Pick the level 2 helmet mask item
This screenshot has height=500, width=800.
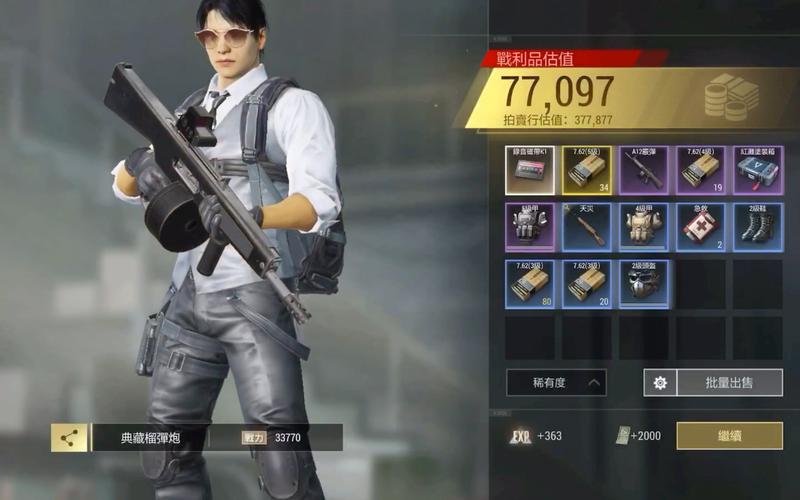tap(644, 283)
